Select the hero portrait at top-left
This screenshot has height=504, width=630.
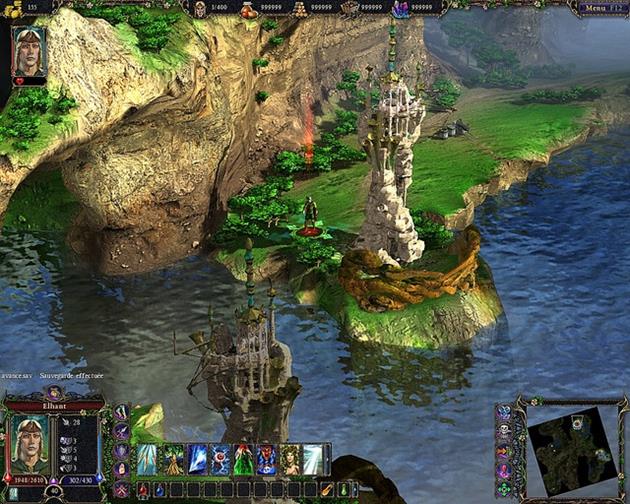coord(29,52)
